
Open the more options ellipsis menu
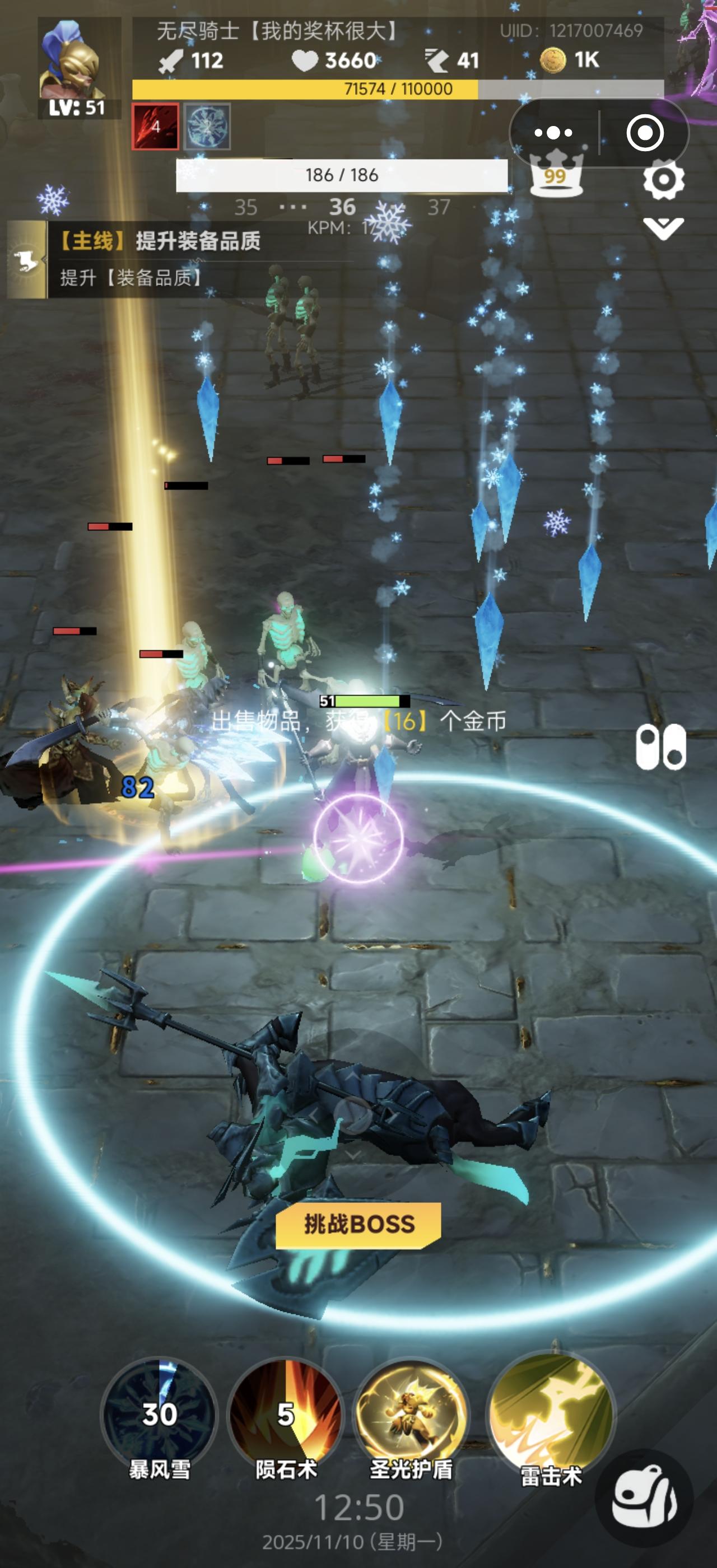(x=553, y=132)
